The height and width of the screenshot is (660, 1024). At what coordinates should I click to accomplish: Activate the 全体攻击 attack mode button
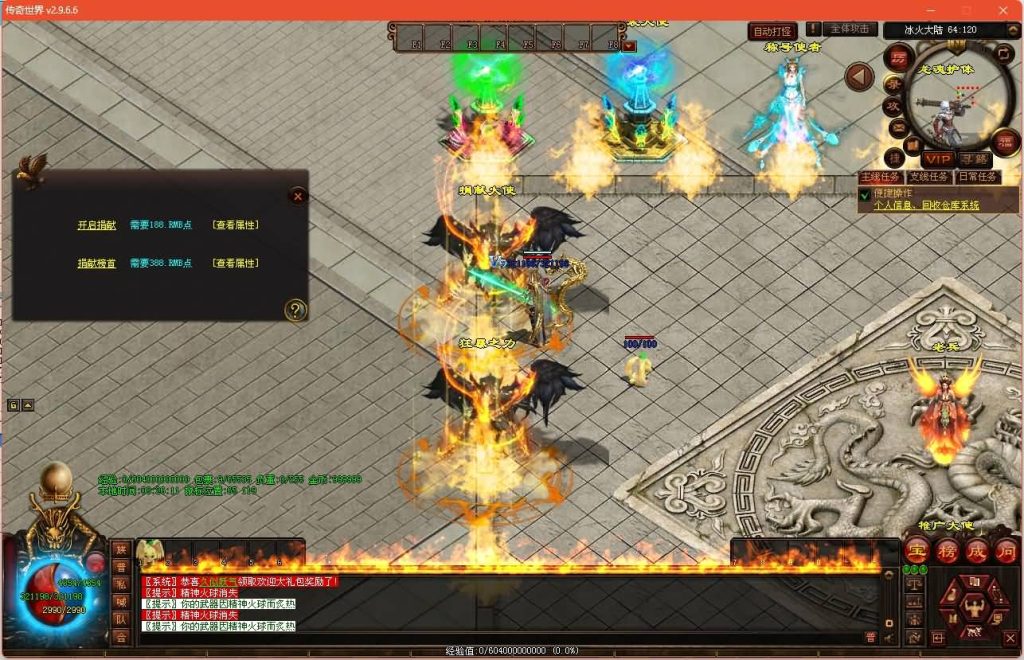pyautogui.click(x=852, y=30)
